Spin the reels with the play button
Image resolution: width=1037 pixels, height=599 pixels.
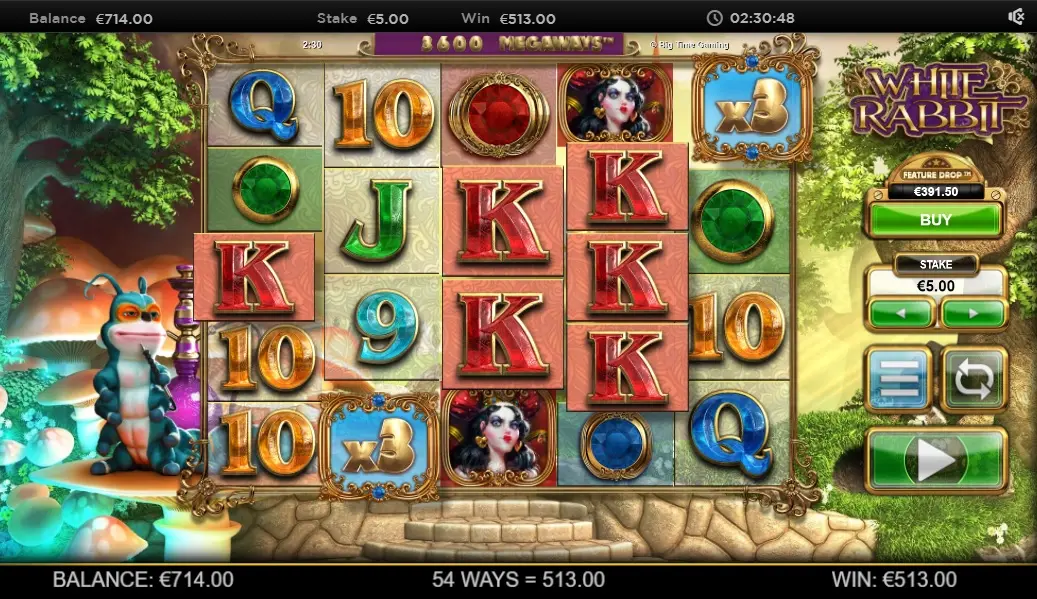point(935,461)
